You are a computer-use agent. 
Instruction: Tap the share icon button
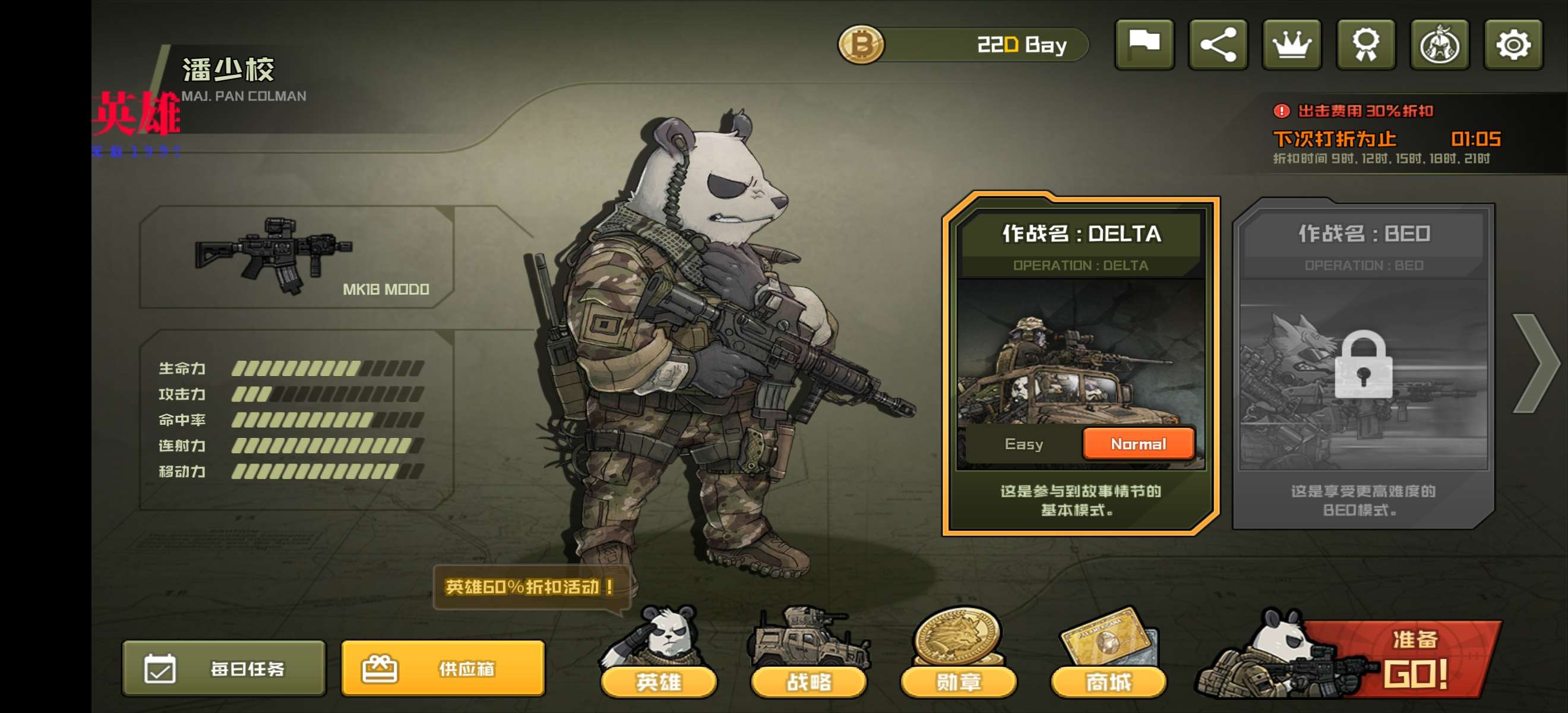click(x=1218, y=45)
